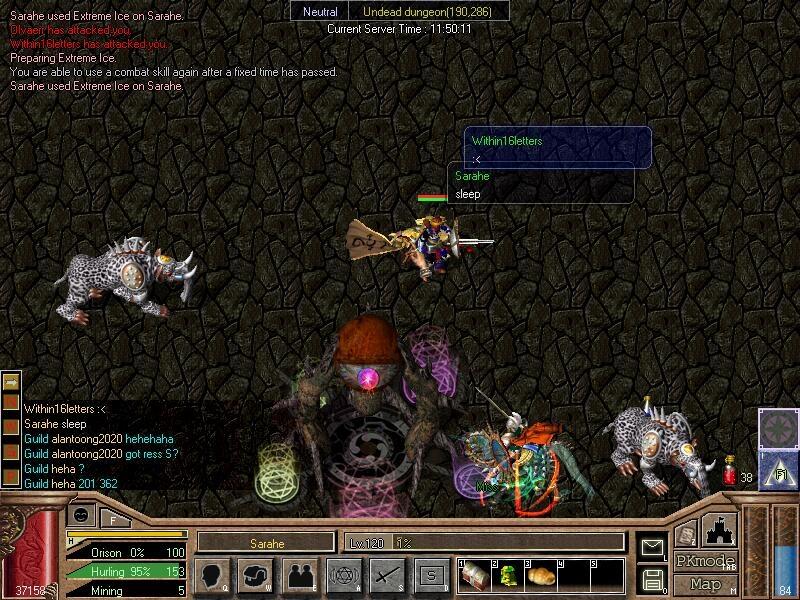
Task: Click the smiley face emote icon
Action: pos(83,516)
